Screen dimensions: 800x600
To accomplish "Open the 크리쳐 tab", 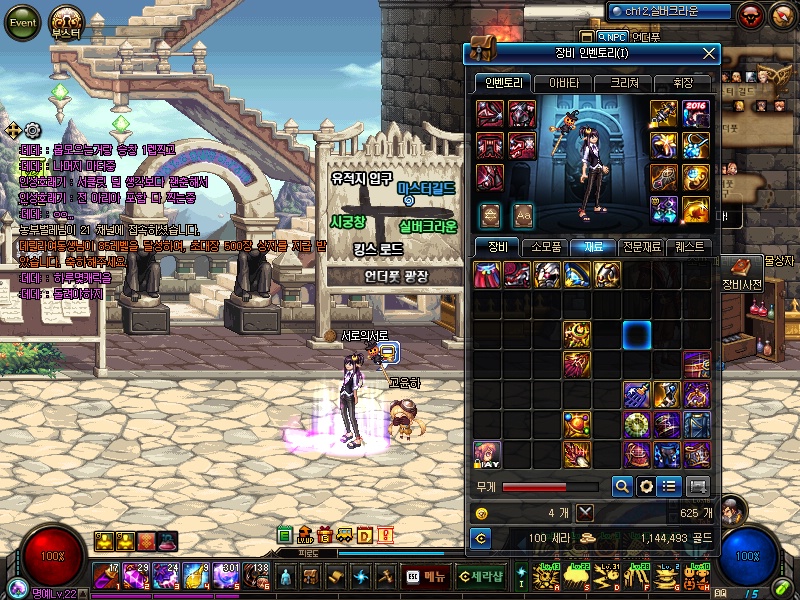I will point(621,83).
